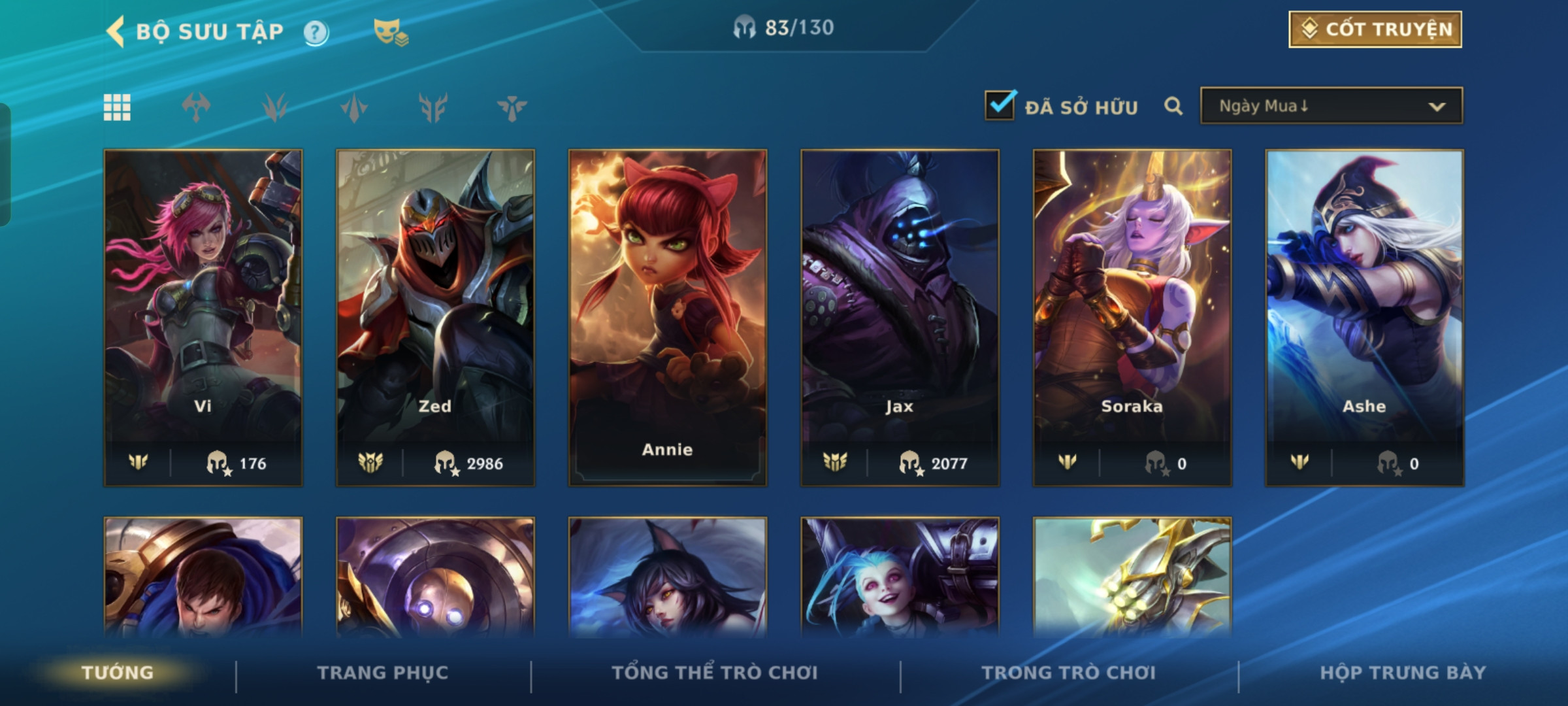Switch to the Trang Phục tab

pos(383,673)
